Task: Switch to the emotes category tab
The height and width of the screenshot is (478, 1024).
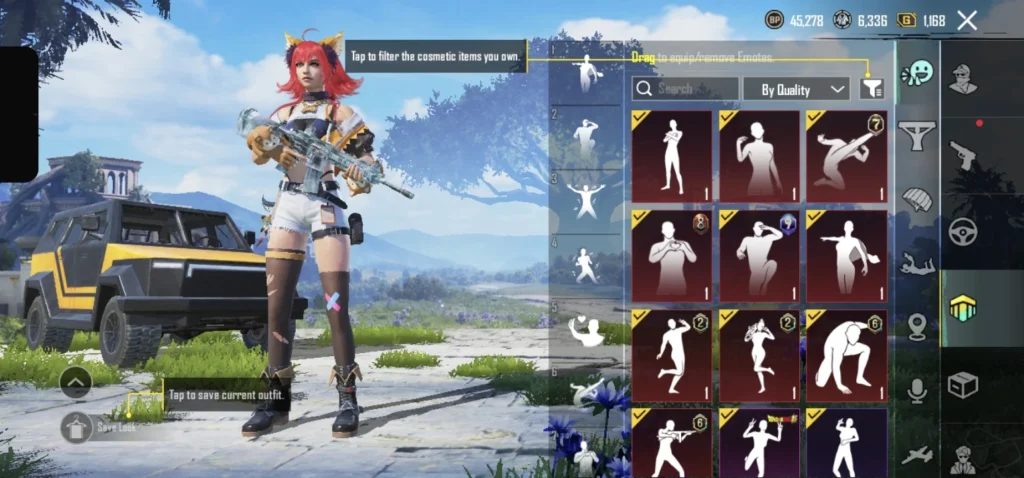Action: click(x=917, y=74)
